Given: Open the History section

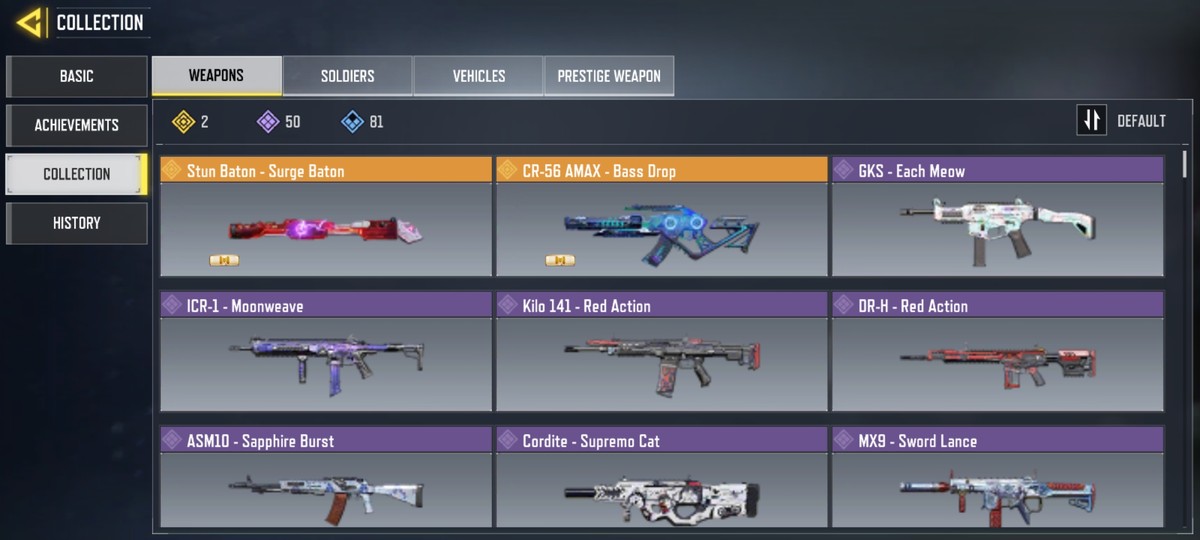Looking at the screenshot, I should click(x=77, y=223).
